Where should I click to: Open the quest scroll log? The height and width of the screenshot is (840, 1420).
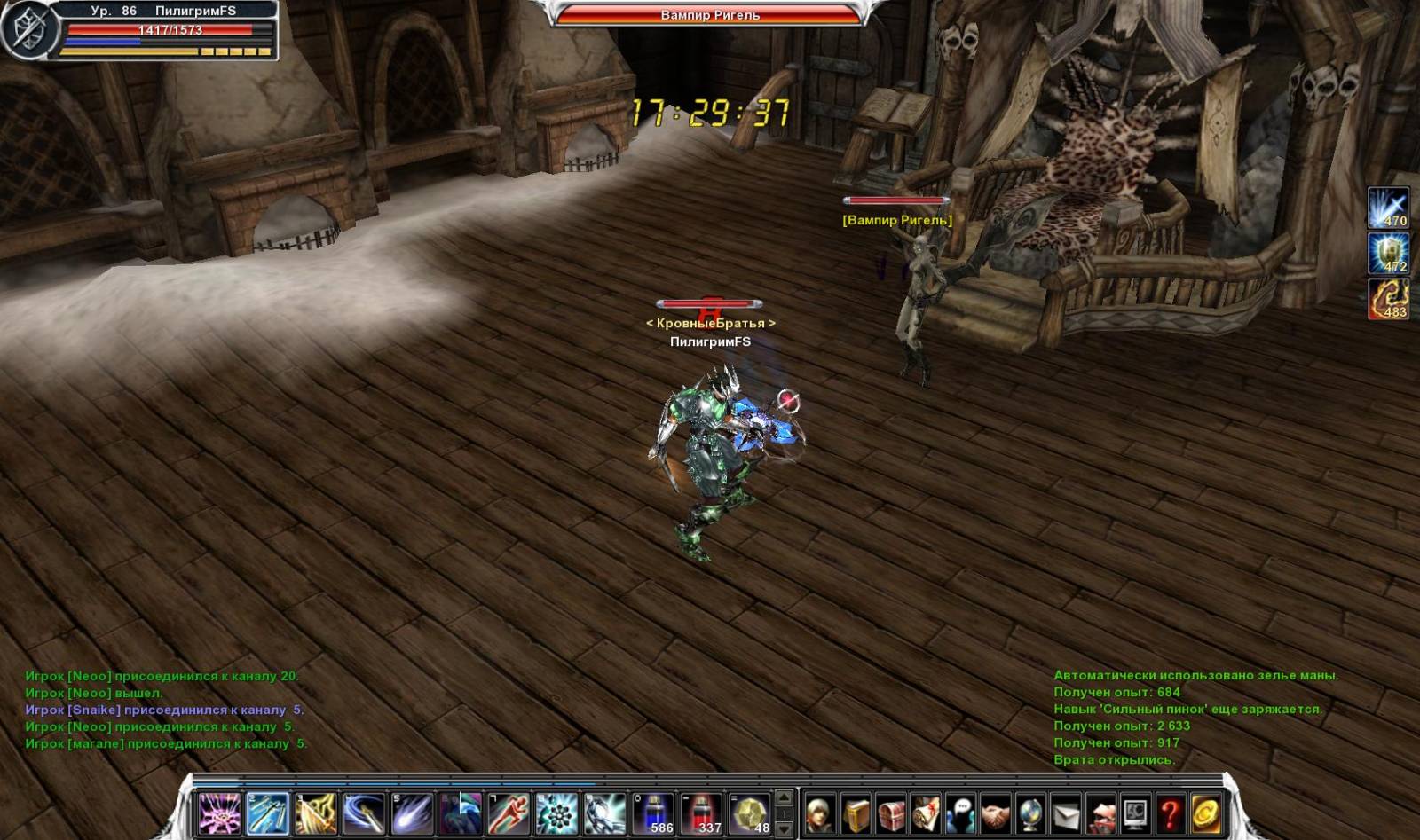tap(926, 813)
